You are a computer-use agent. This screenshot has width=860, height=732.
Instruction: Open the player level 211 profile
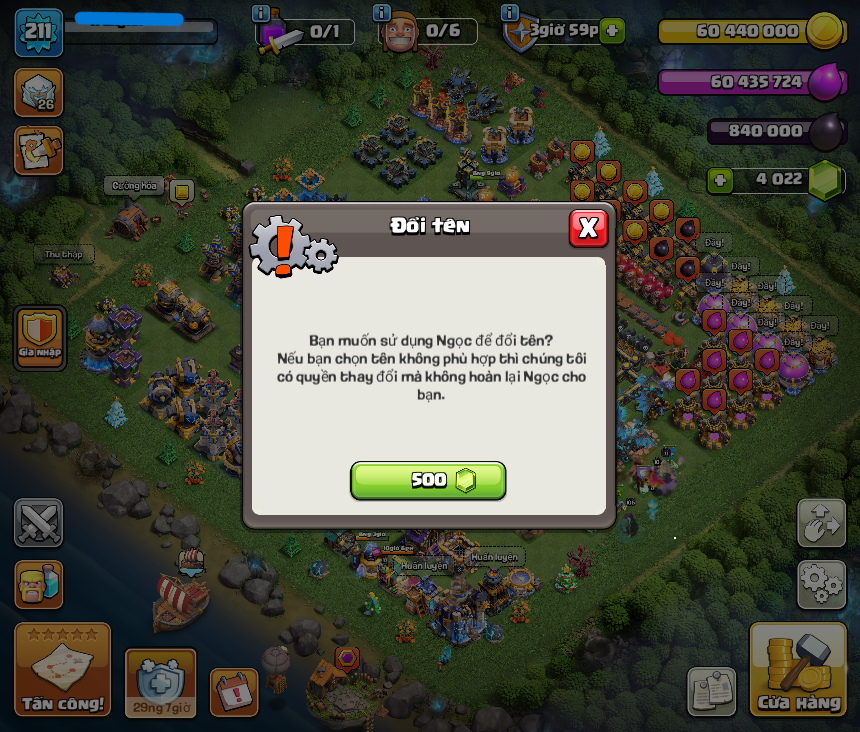(38, 32)
